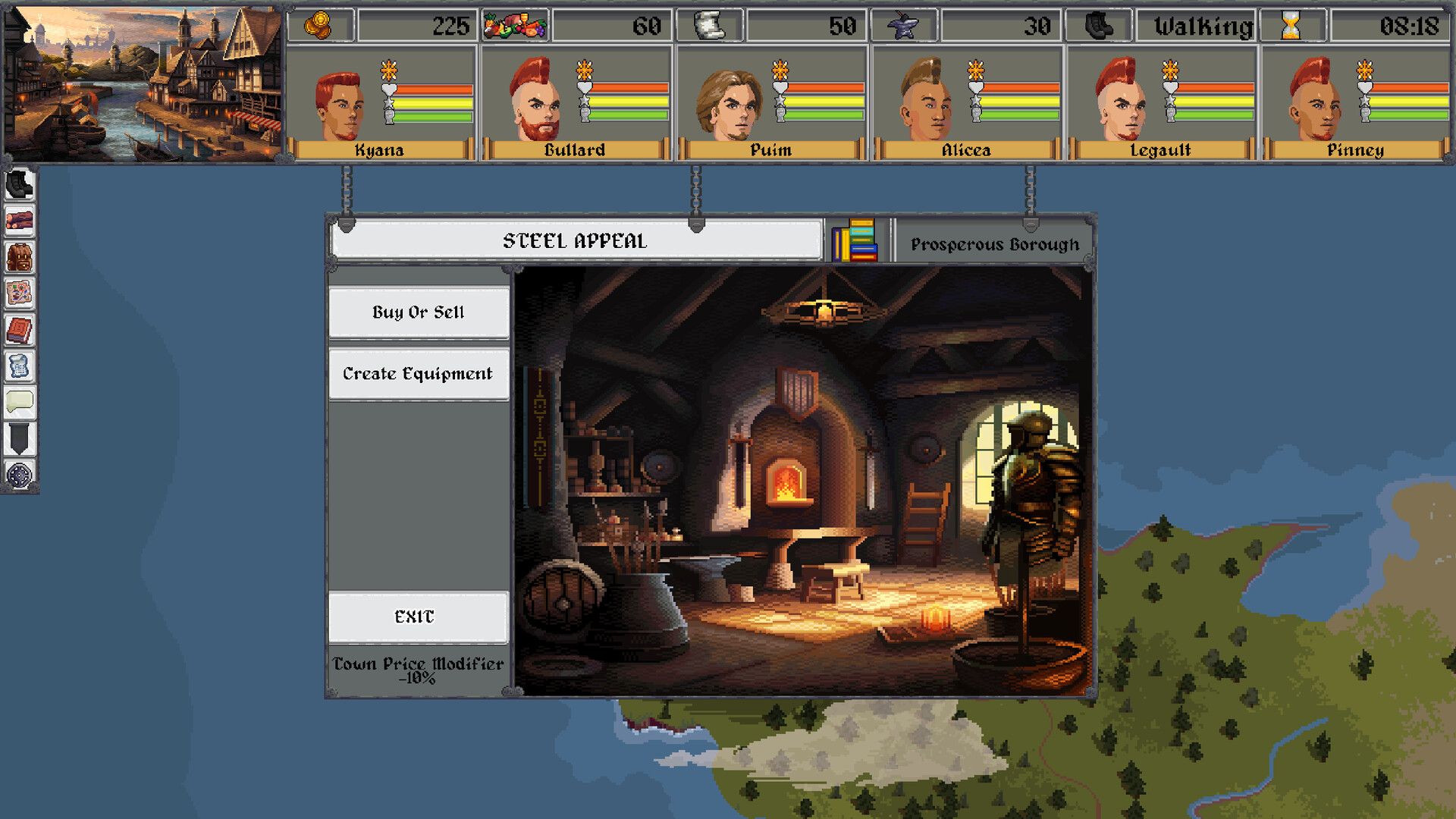Open the red journal book
This screenshot has width=1456, height=819.
[19, 330]
